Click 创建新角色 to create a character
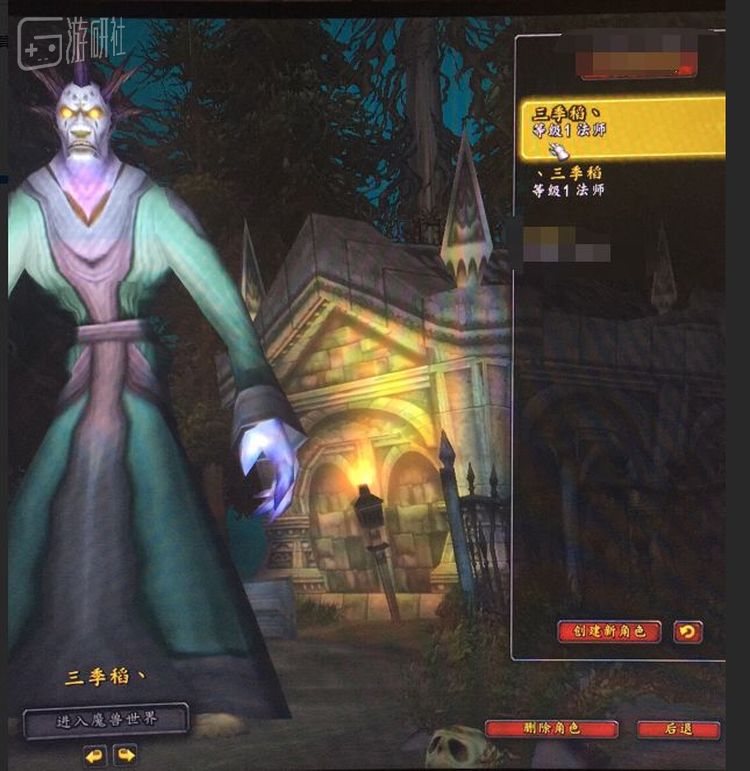The width and height of the screenshot is (750, 771). [610, 631]
